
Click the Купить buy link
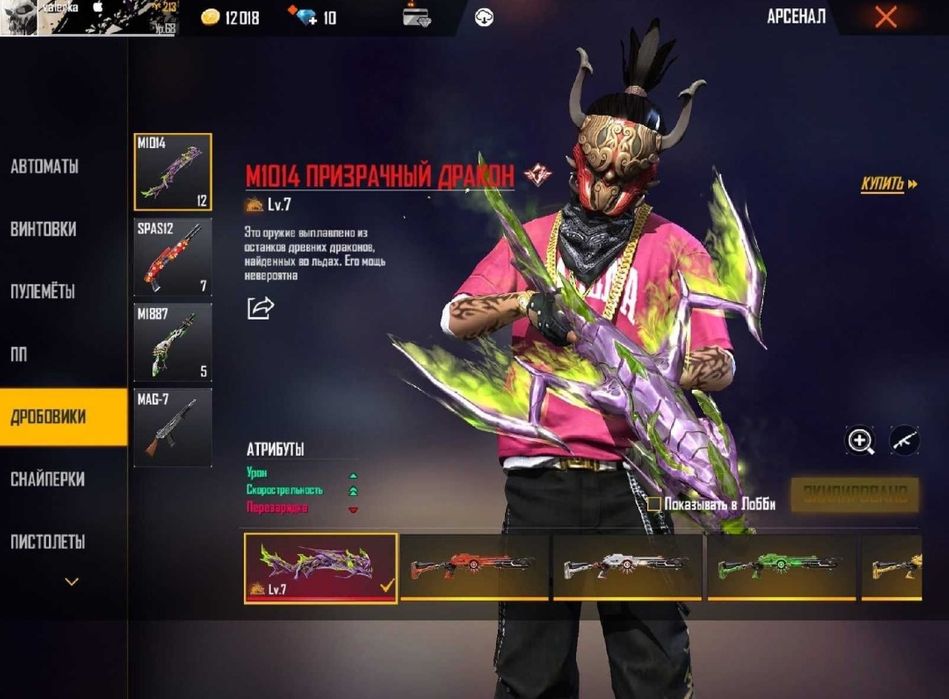(888, 184)
